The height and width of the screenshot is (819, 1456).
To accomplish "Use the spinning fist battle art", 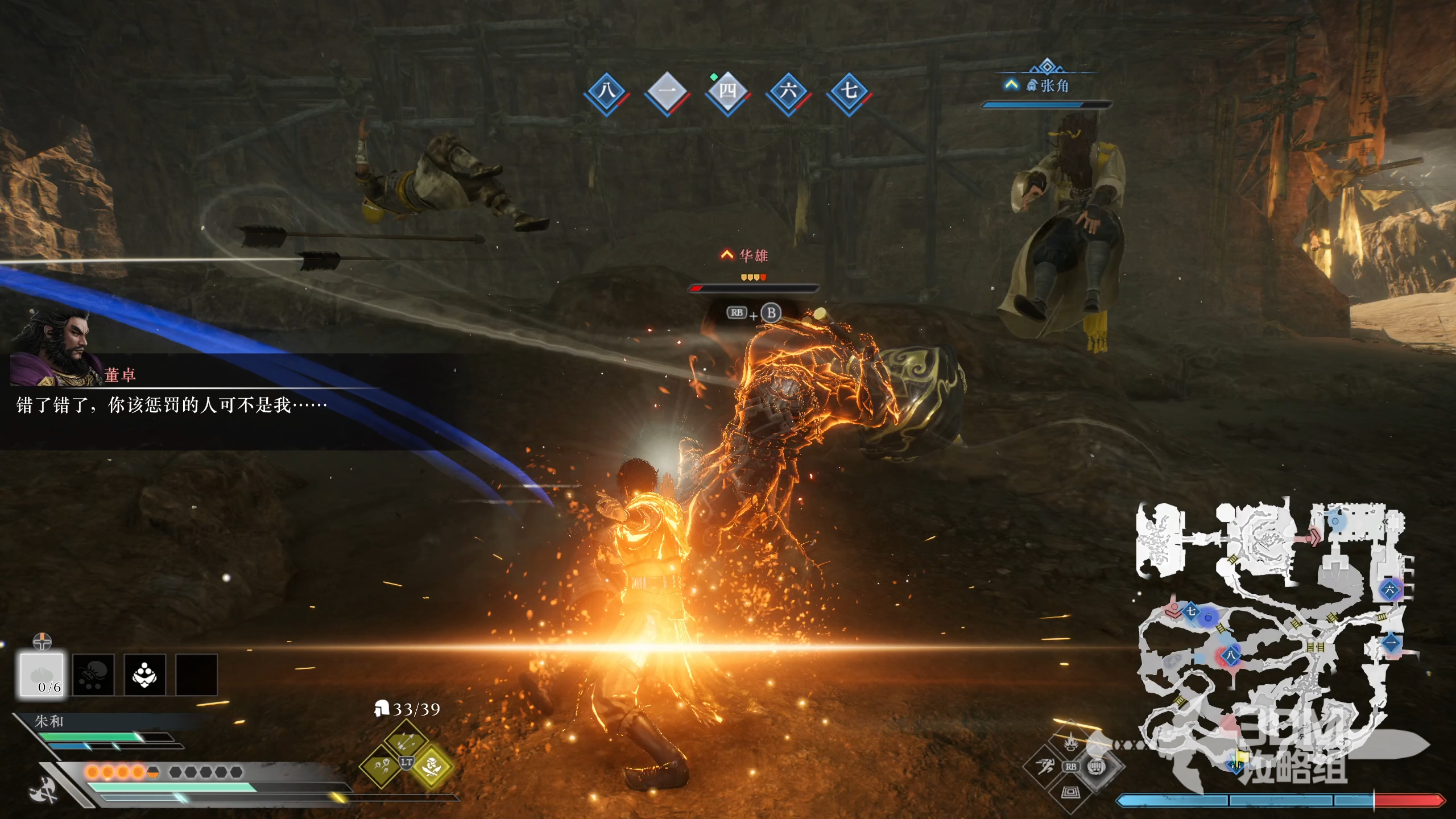I will 1096,767.
